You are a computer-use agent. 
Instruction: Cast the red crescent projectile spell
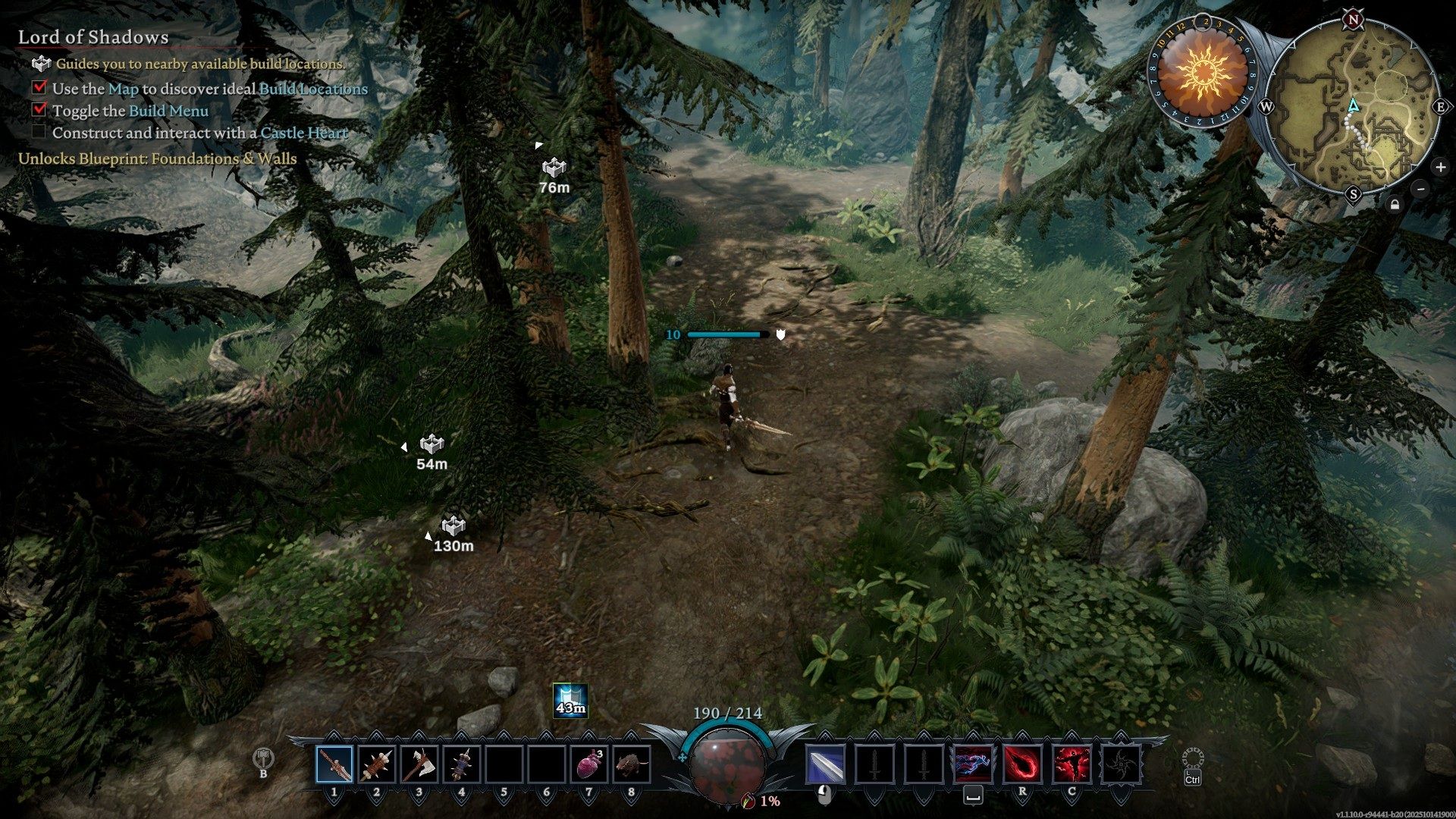coord(1022,764)
